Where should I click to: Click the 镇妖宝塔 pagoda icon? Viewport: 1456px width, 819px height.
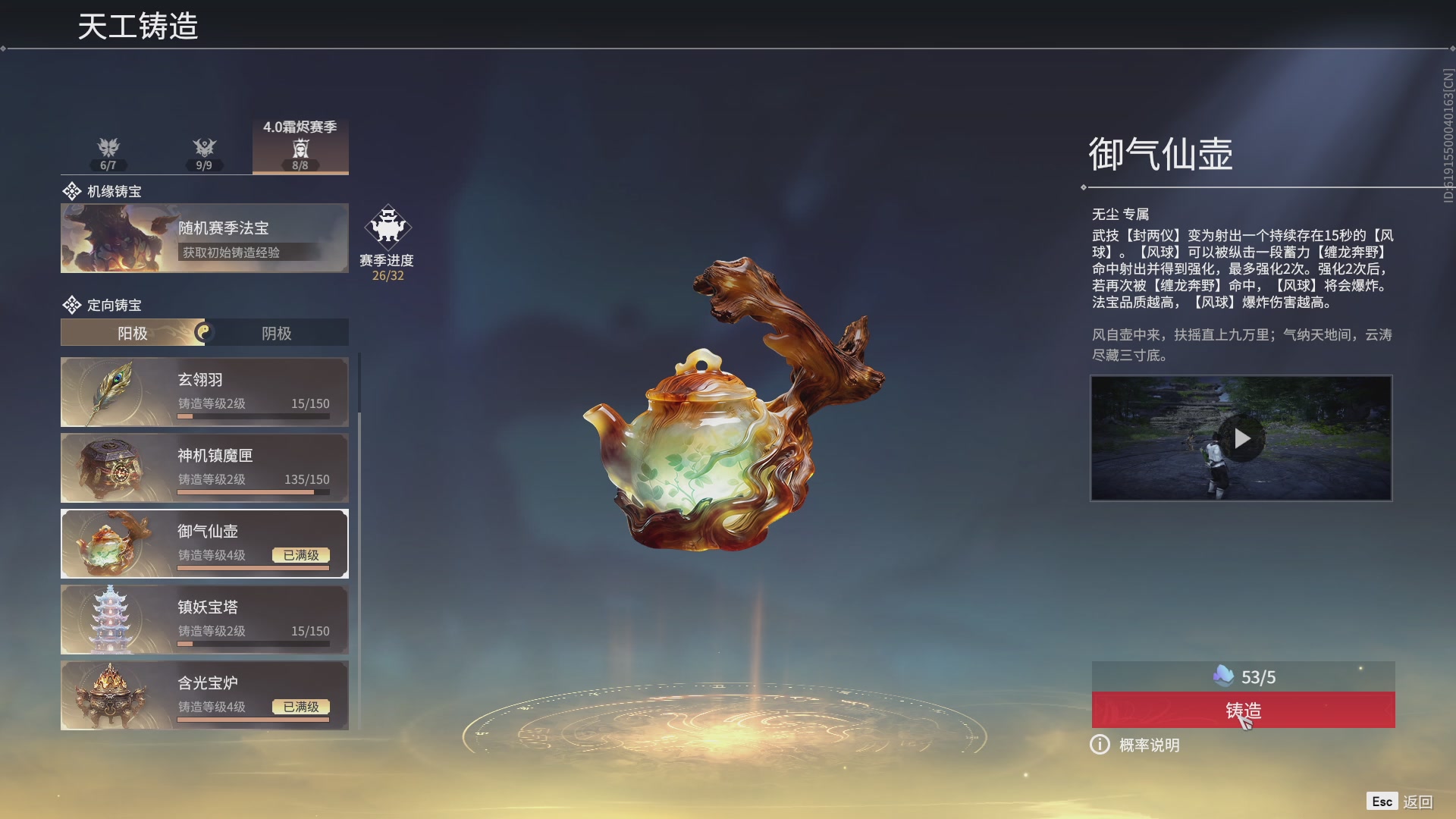tap(110, 619)
